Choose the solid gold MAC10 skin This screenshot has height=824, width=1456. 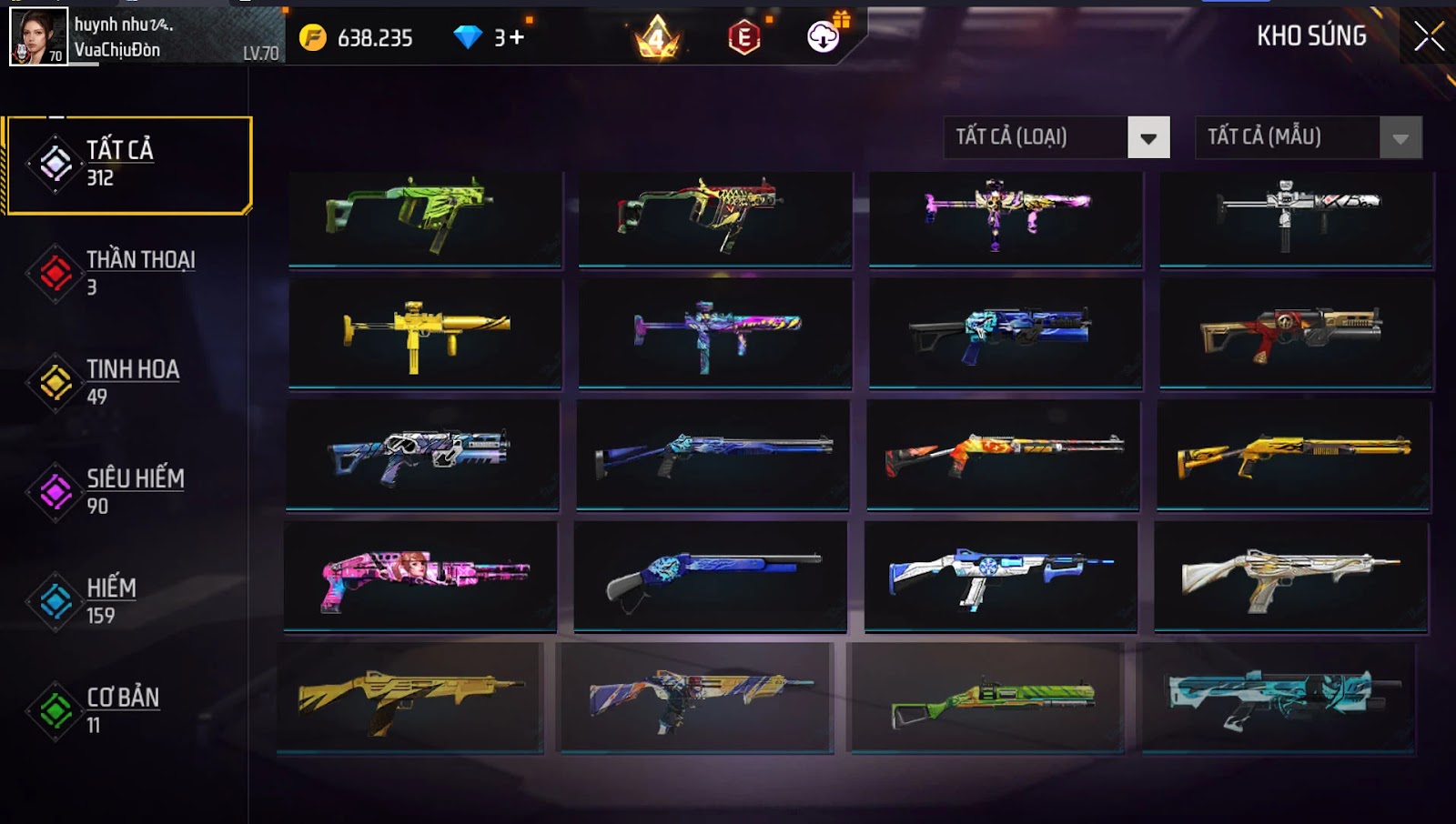coord(425,334)
